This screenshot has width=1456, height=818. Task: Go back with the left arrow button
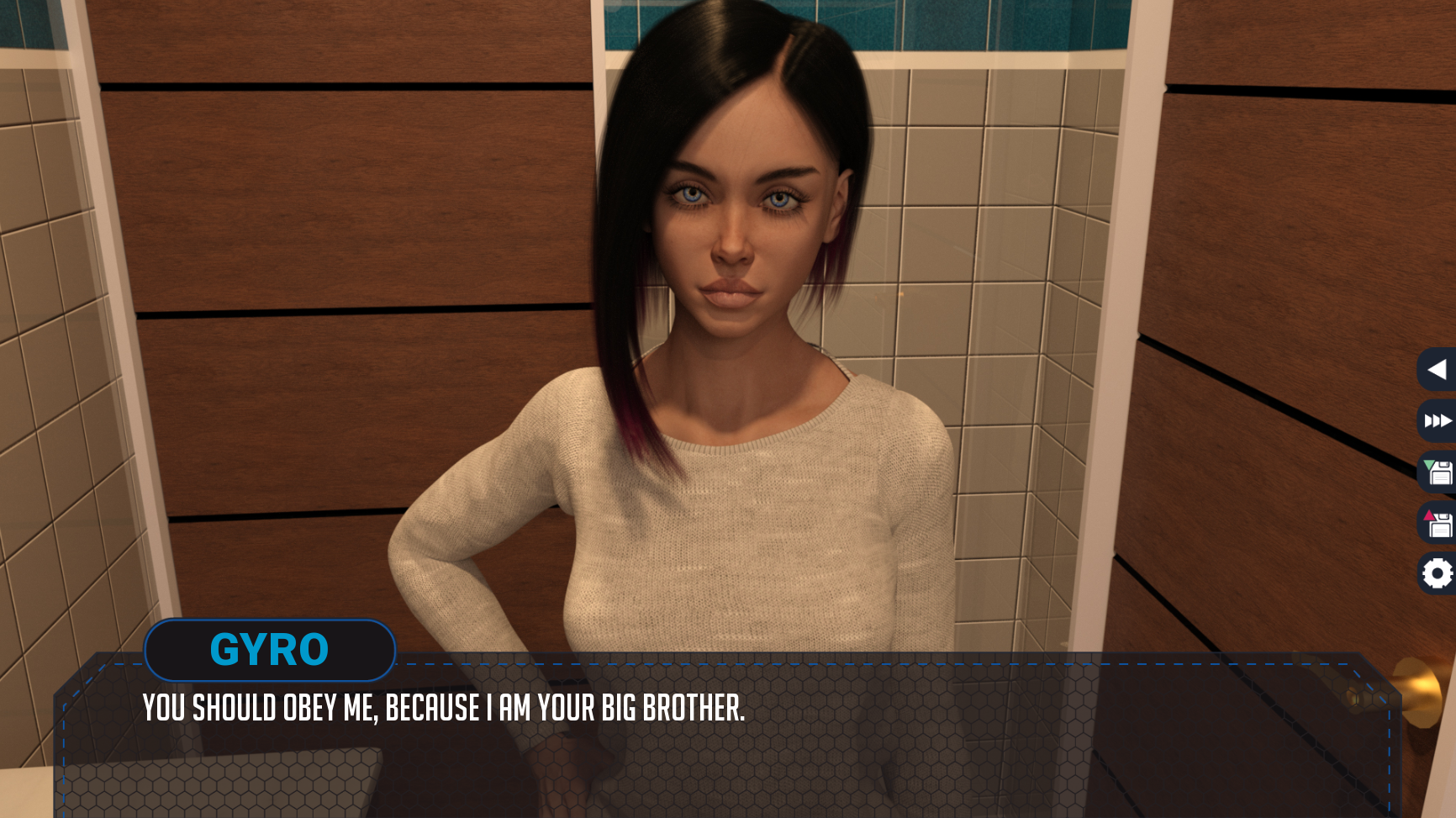tap(1437, 369)
